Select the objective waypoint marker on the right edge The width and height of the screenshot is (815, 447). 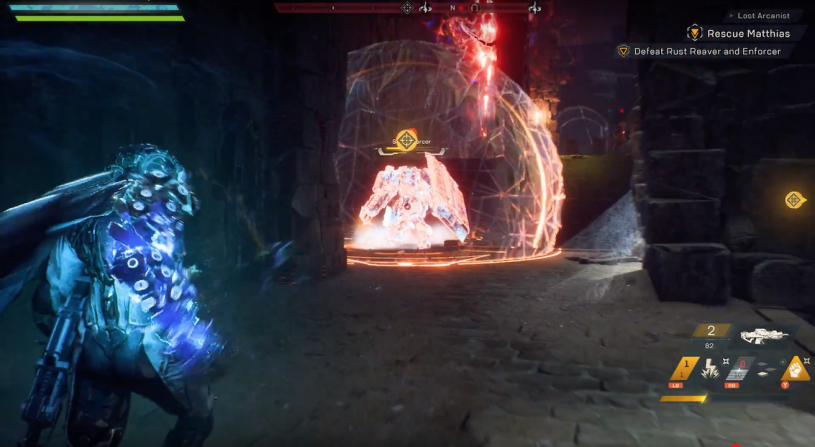pos(794,200)
